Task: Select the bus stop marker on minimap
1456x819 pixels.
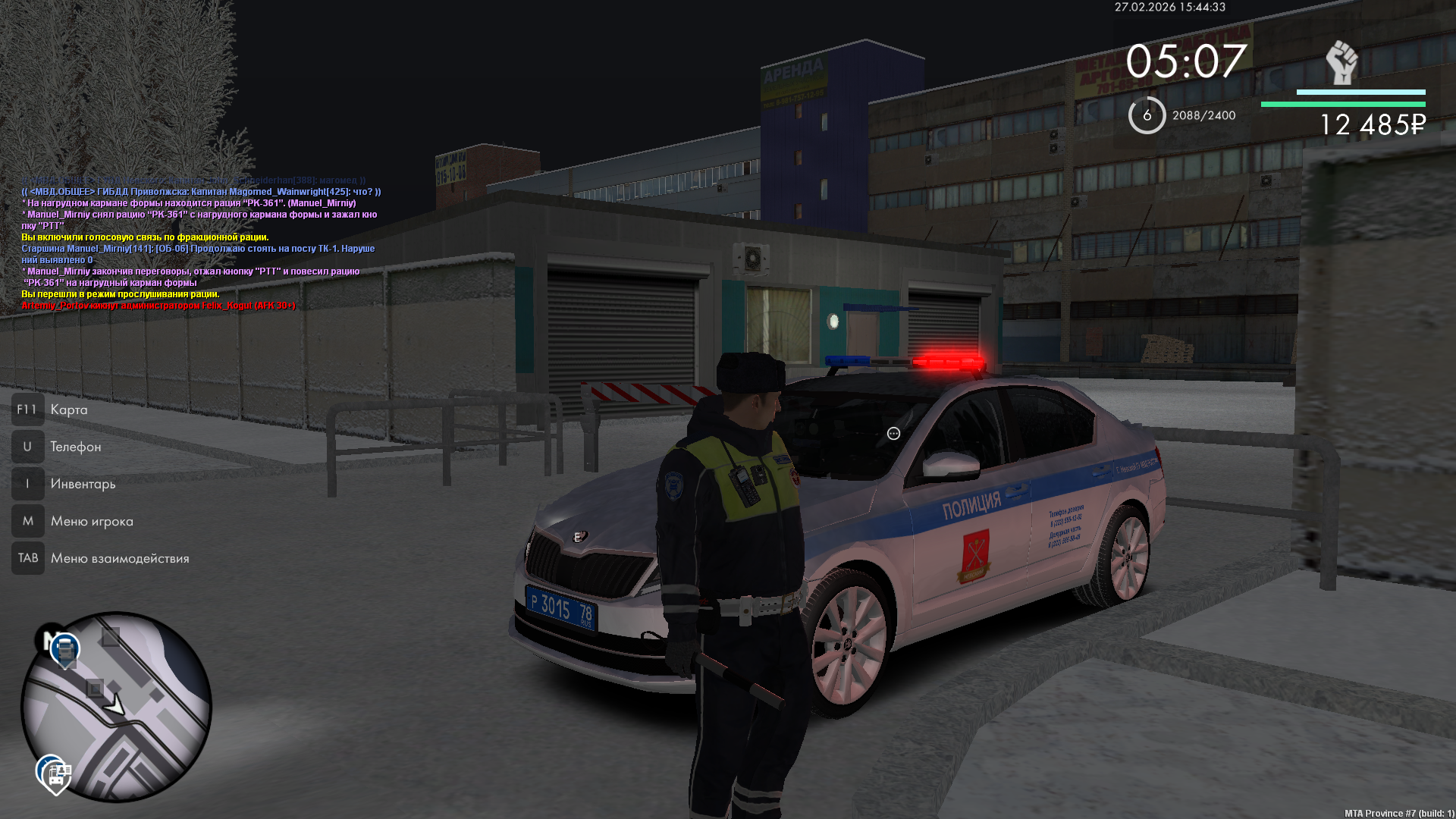Action: tap(65, 650)
